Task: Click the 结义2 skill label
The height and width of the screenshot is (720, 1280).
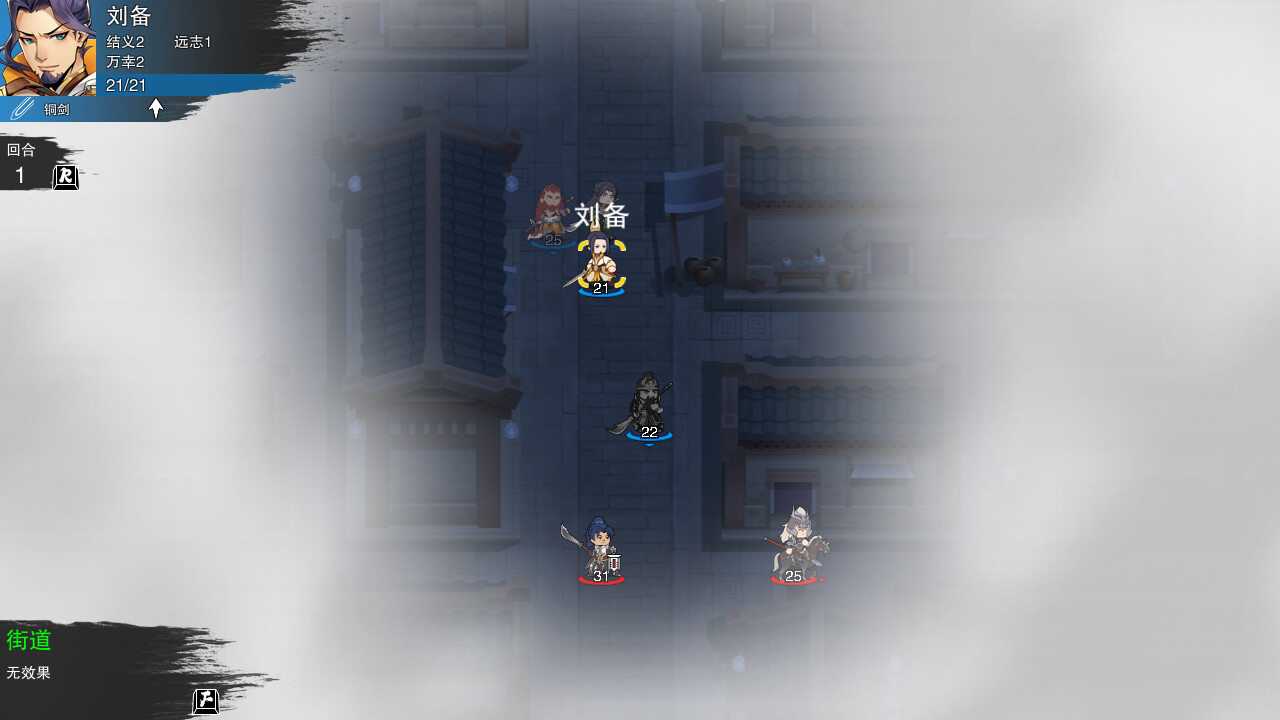Action: tap(125, 42)
